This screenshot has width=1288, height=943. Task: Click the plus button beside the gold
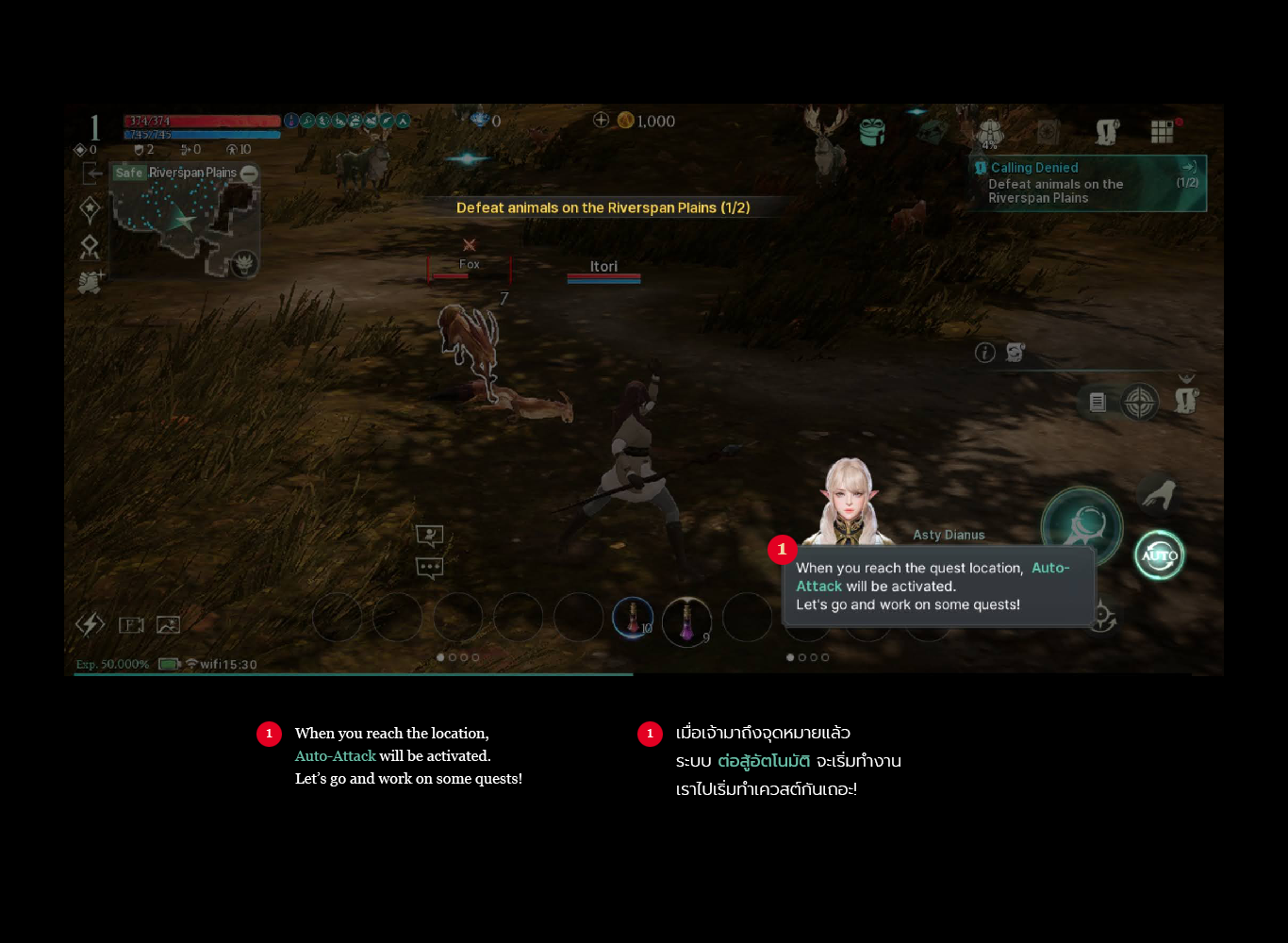click(x=601, y=120)
